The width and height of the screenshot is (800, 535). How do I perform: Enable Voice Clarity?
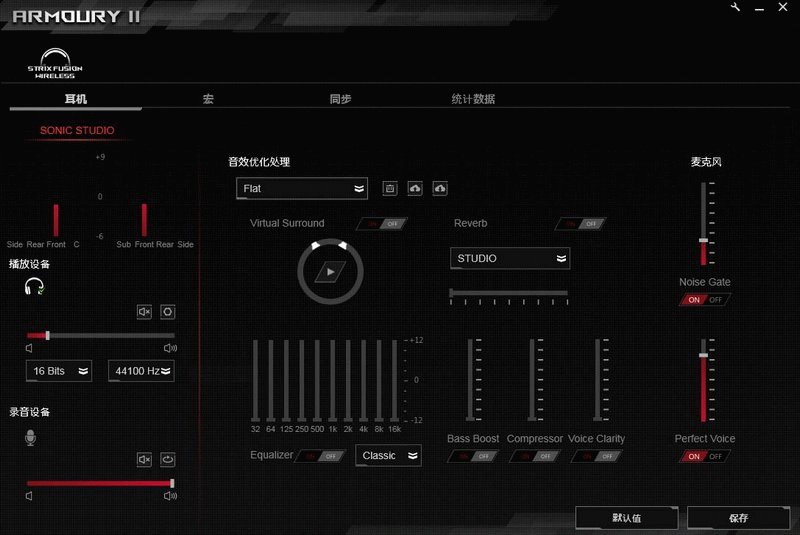(596, 457)
